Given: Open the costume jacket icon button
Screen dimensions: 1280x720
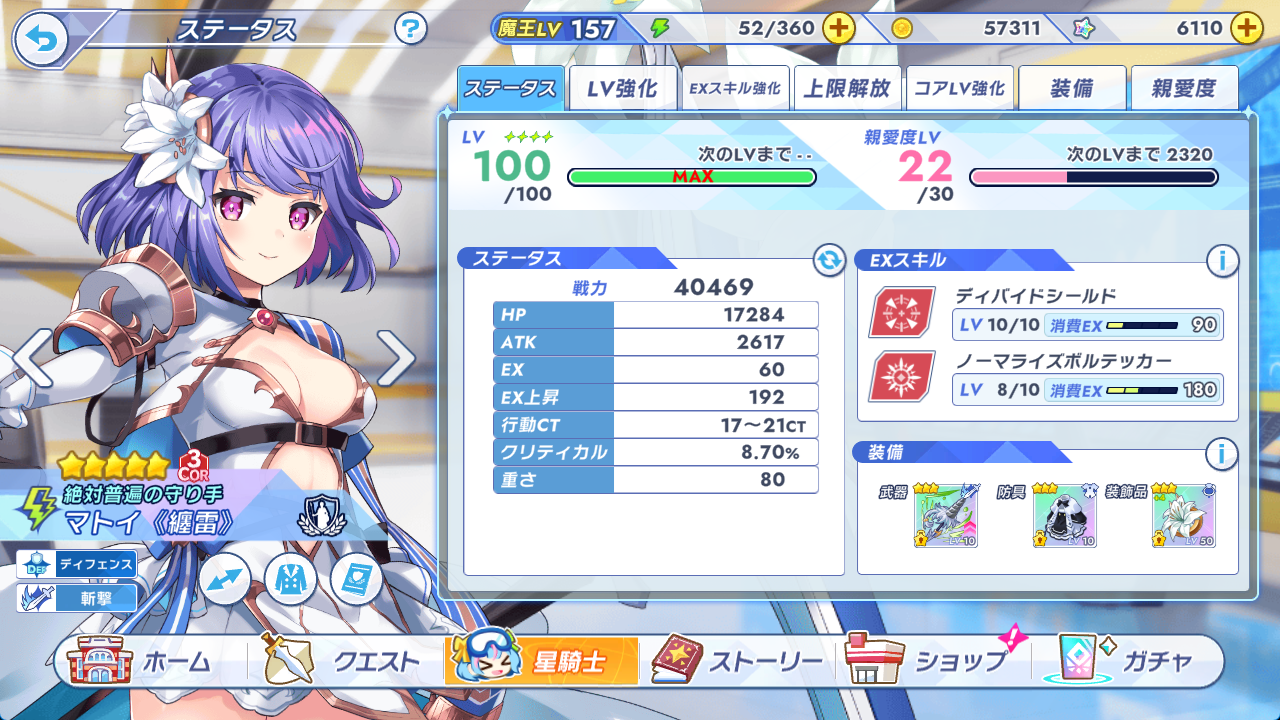Looking at the screenshot, I should tap(291, 579).
